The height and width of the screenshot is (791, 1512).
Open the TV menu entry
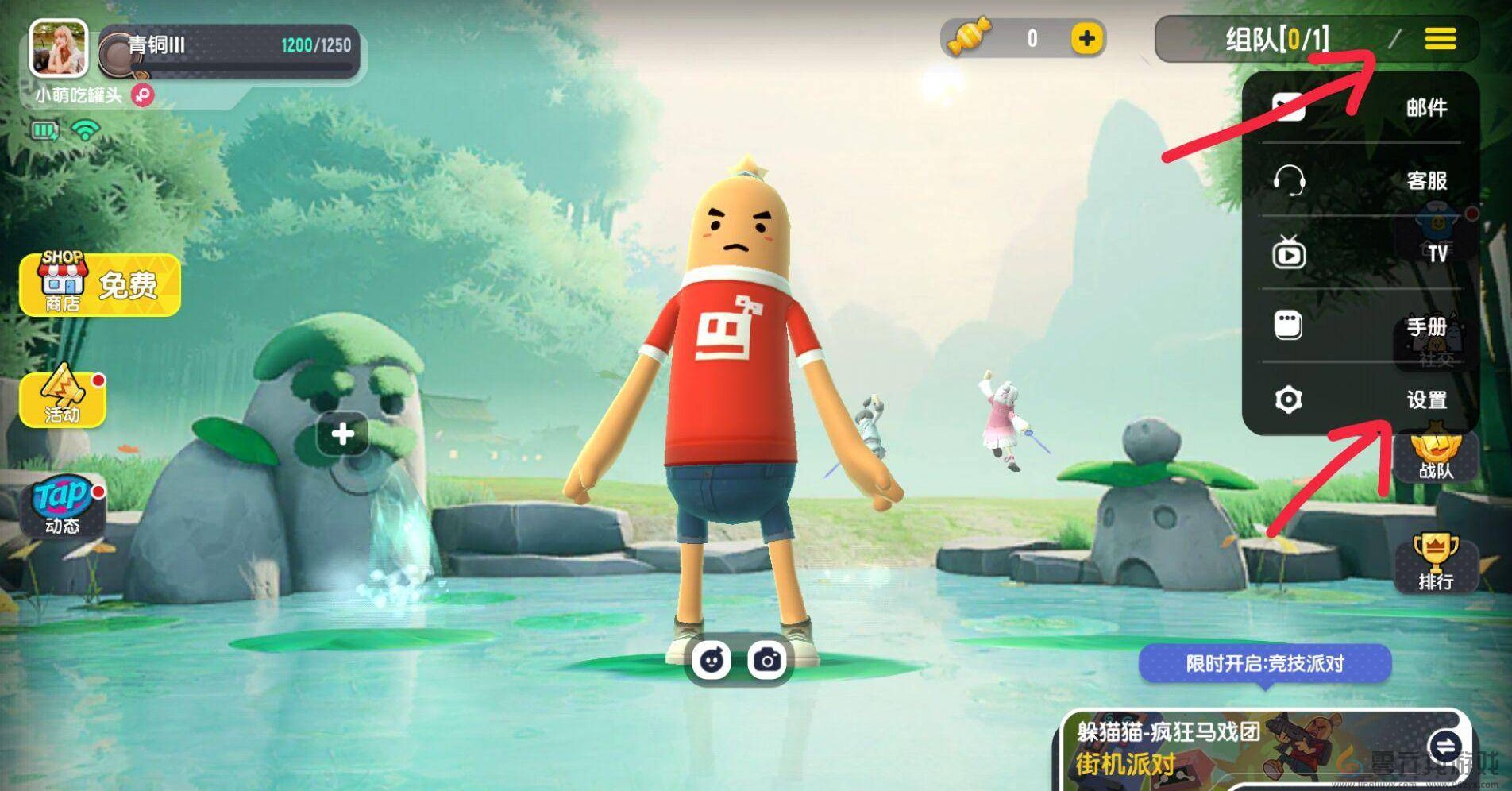pos(1360,253)
